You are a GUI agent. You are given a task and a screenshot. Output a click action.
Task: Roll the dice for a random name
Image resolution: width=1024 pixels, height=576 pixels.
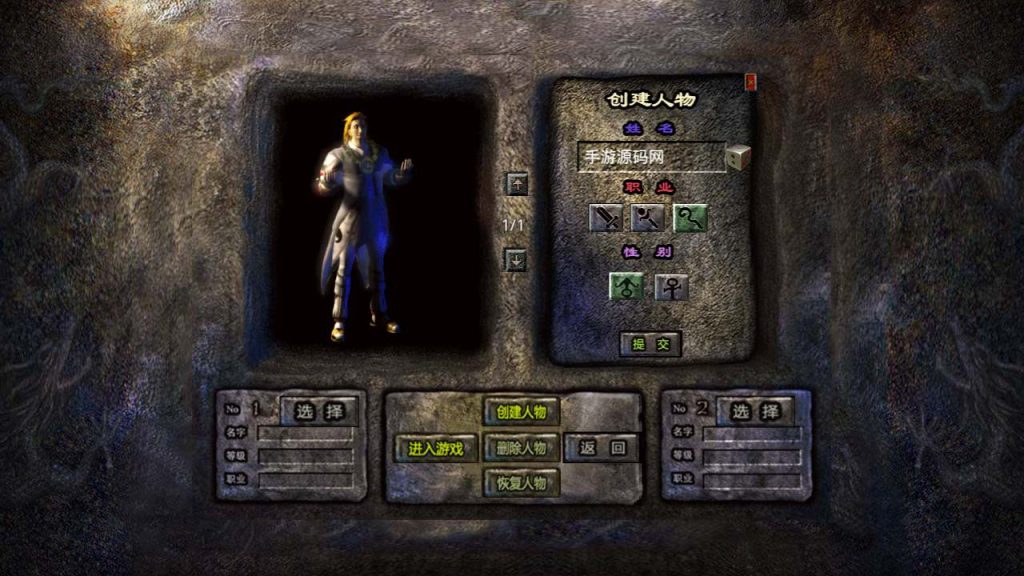738,157
